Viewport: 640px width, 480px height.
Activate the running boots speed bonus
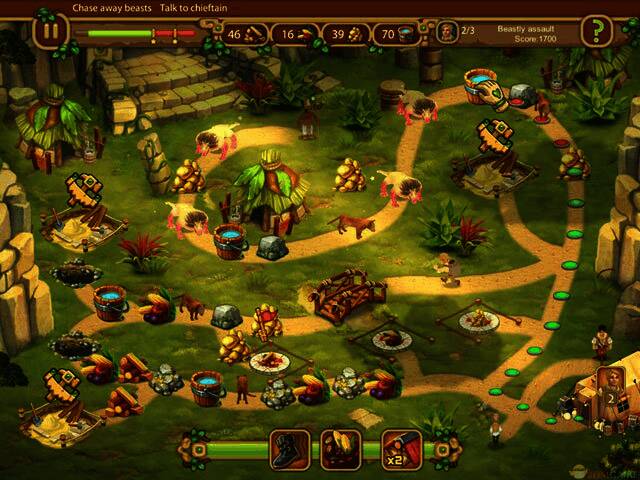point(290,449)
